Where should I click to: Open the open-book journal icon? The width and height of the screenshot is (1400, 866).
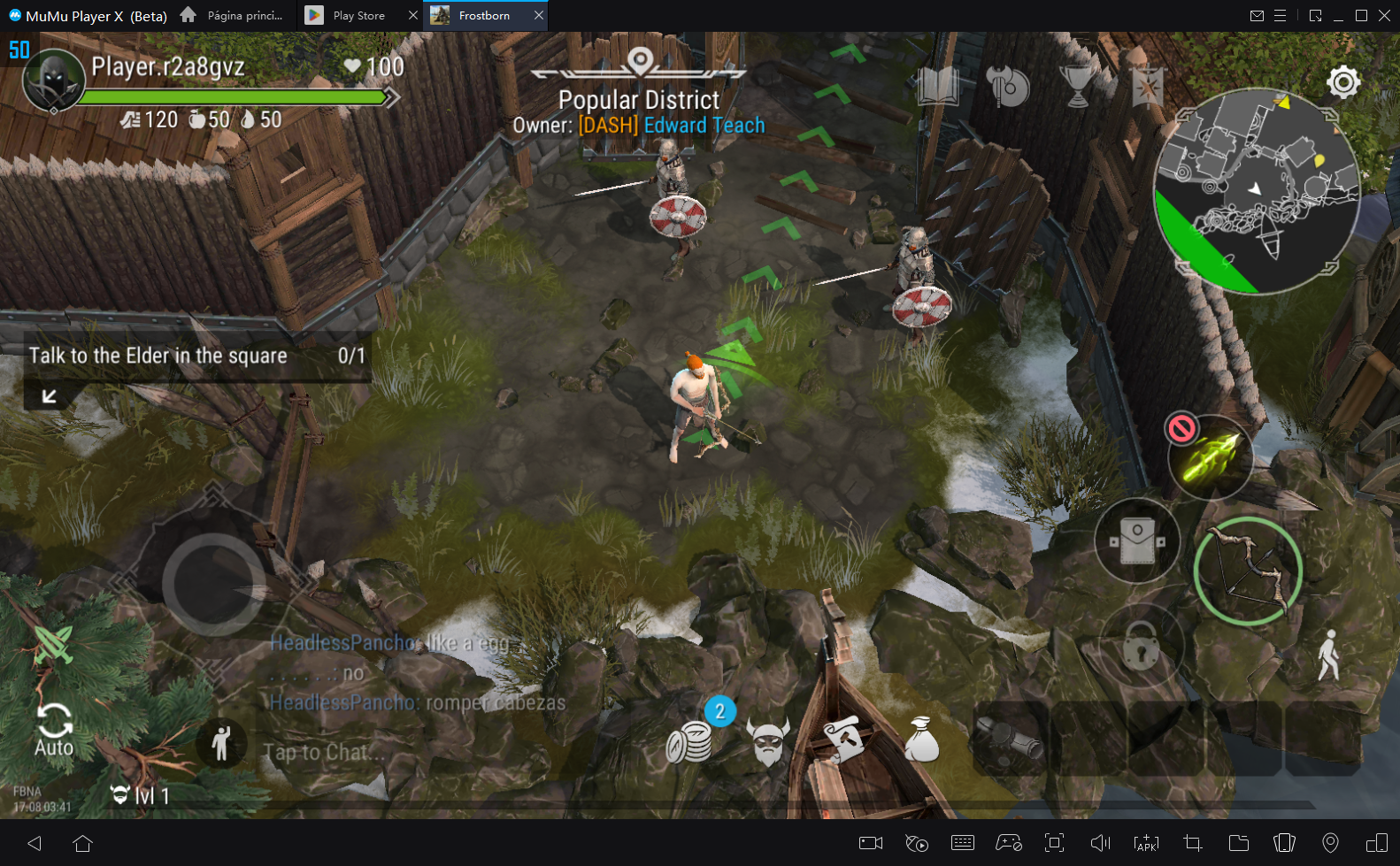click(x=938, y=87)
